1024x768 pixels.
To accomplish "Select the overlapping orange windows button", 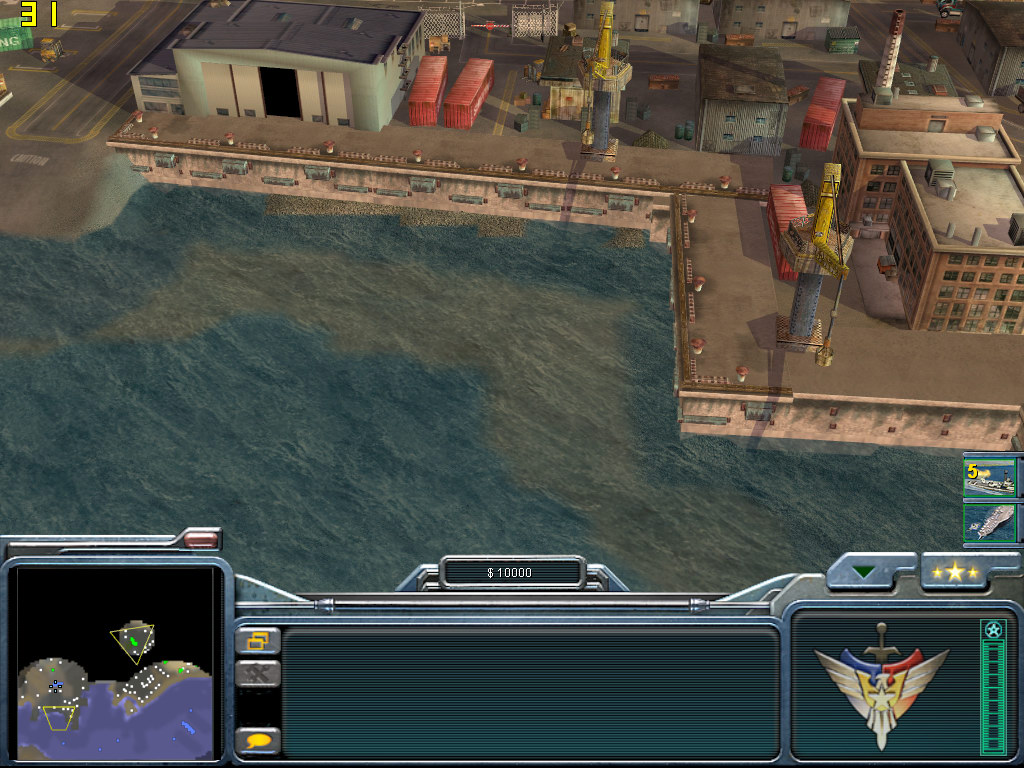I will pyautogui.click(x=258, y=640).
